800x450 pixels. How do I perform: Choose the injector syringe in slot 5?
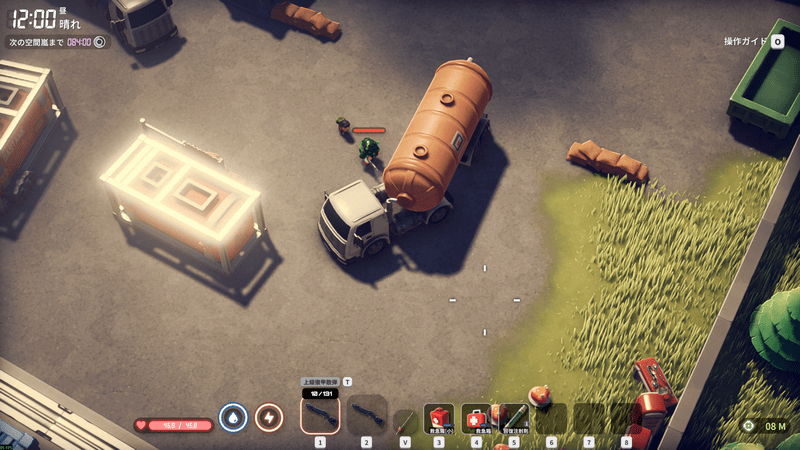coord(514,417)
